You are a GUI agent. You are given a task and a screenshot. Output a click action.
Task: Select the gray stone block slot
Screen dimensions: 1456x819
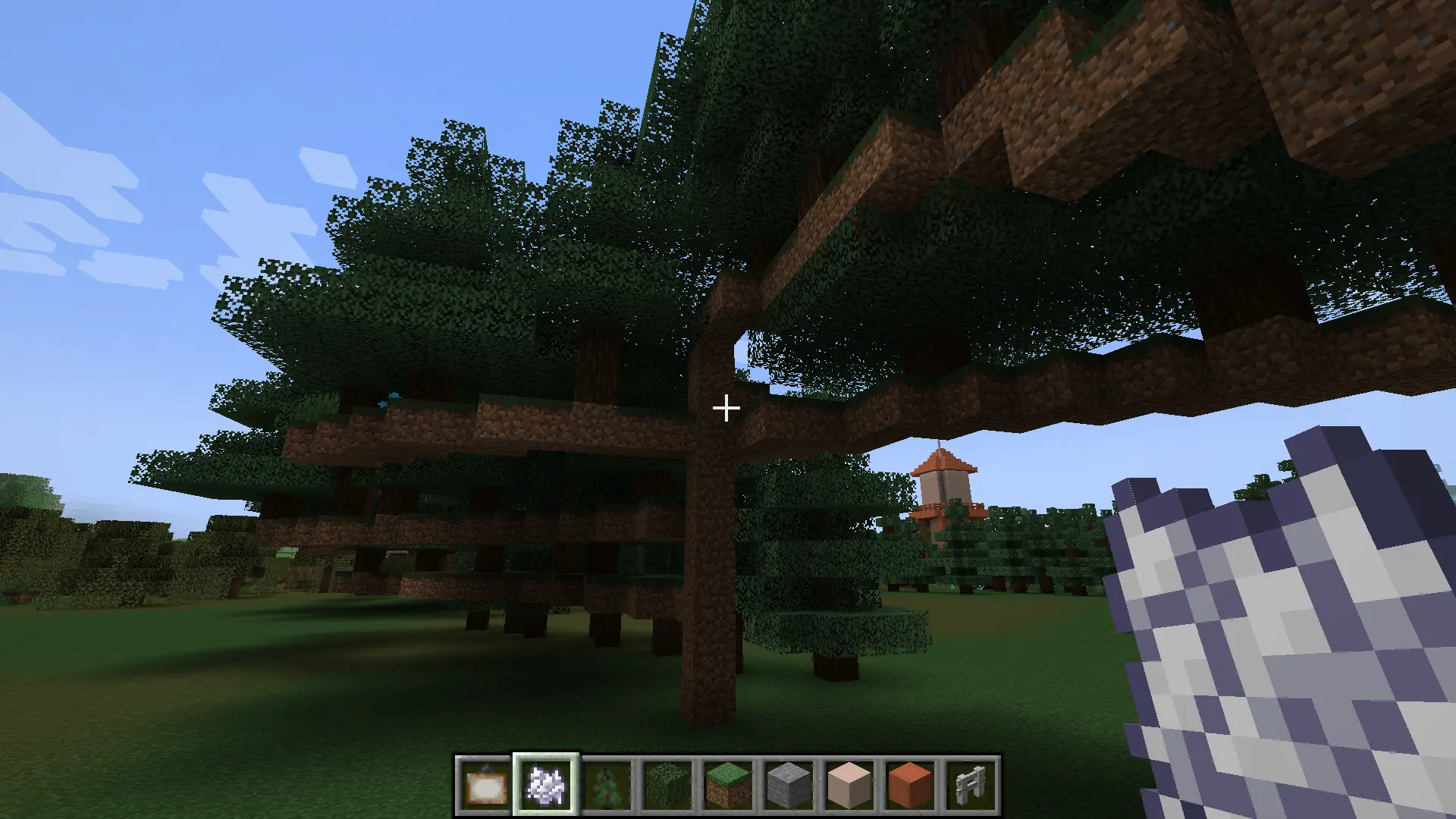[x=789, y=785]
